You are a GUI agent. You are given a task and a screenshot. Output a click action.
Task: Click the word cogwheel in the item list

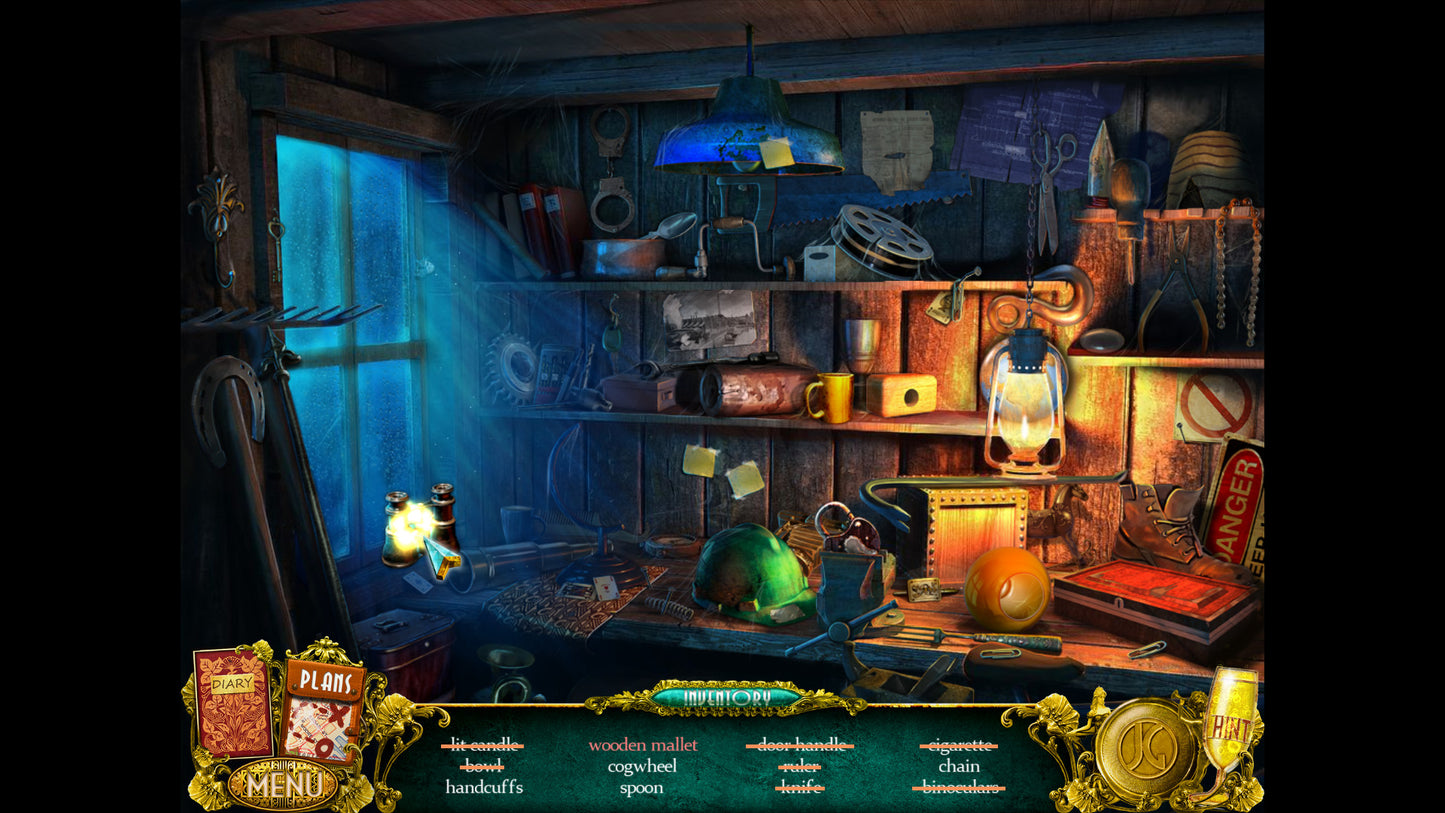click(642, 766)
